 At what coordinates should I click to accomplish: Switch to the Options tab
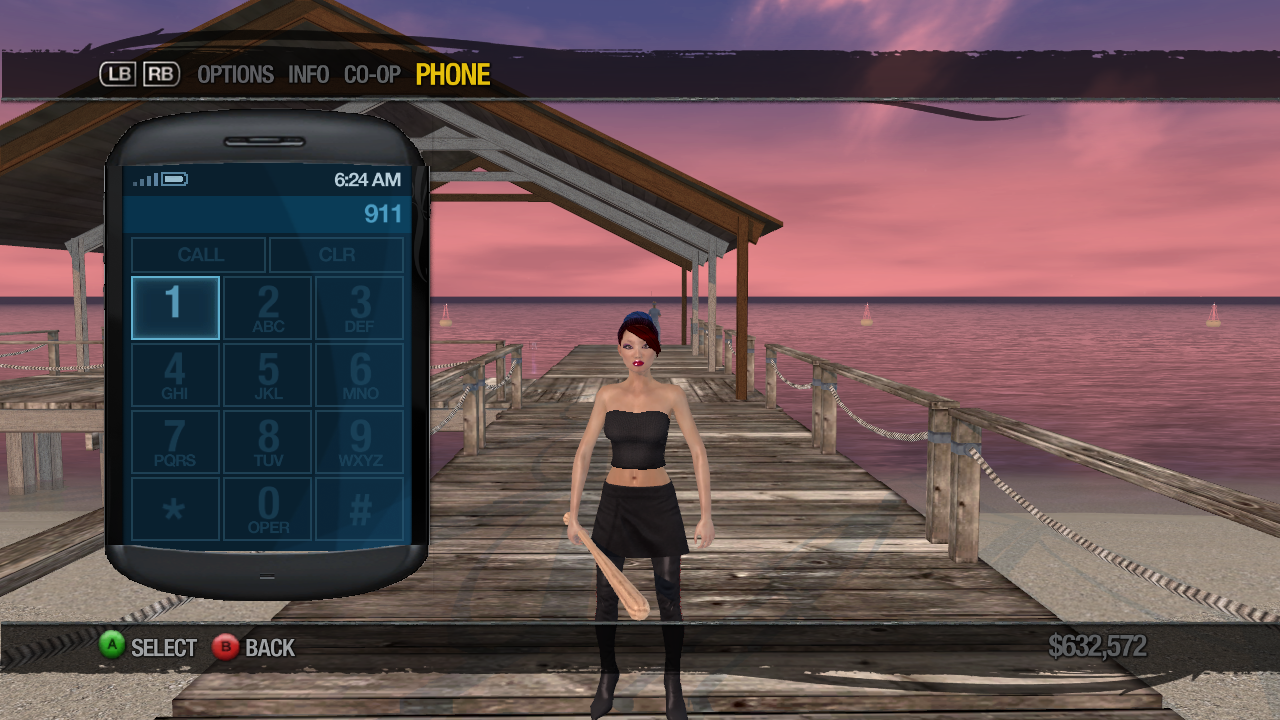235,75
